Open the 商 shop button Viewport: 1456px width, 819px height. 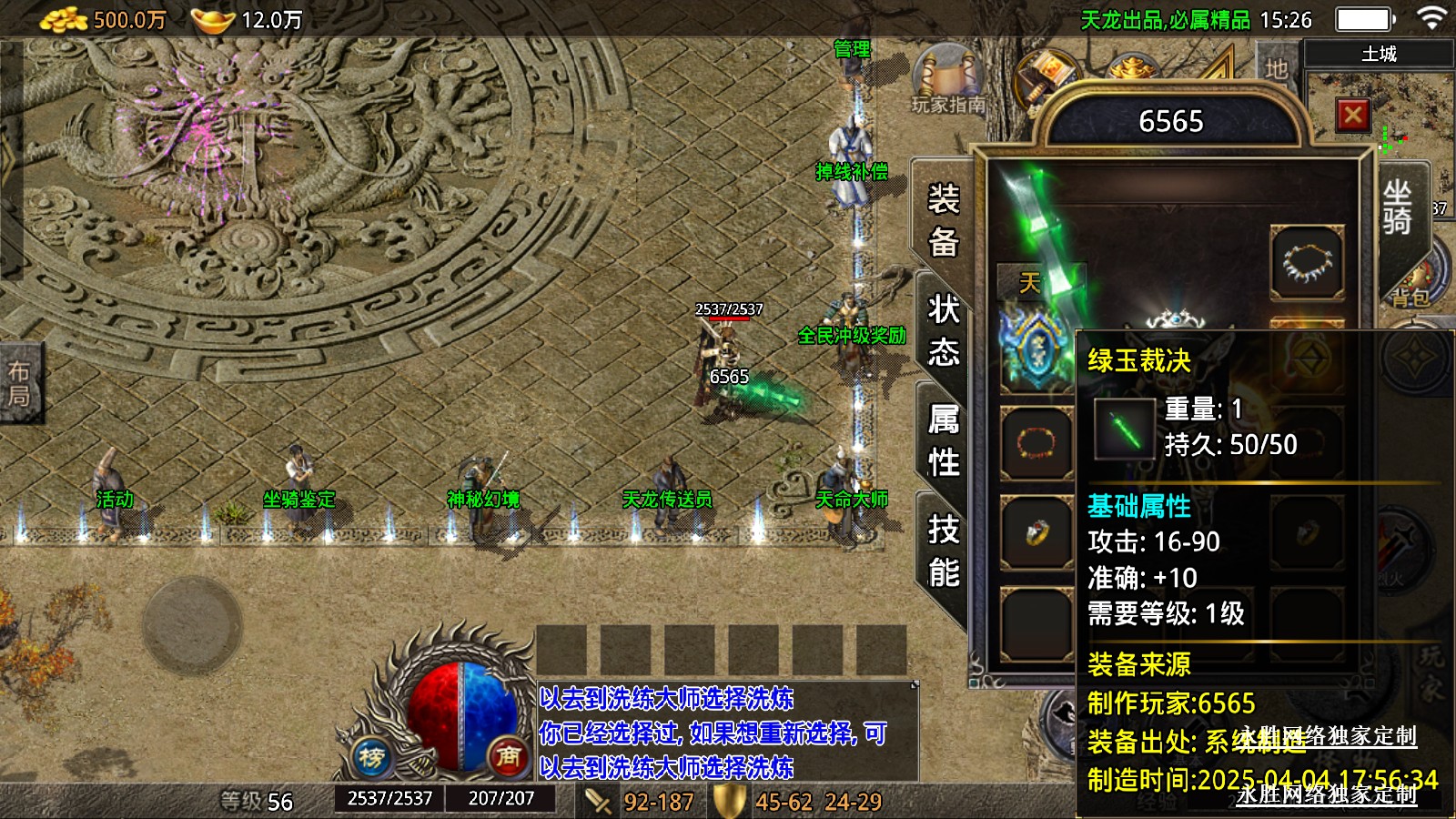[x=508, y=755]
